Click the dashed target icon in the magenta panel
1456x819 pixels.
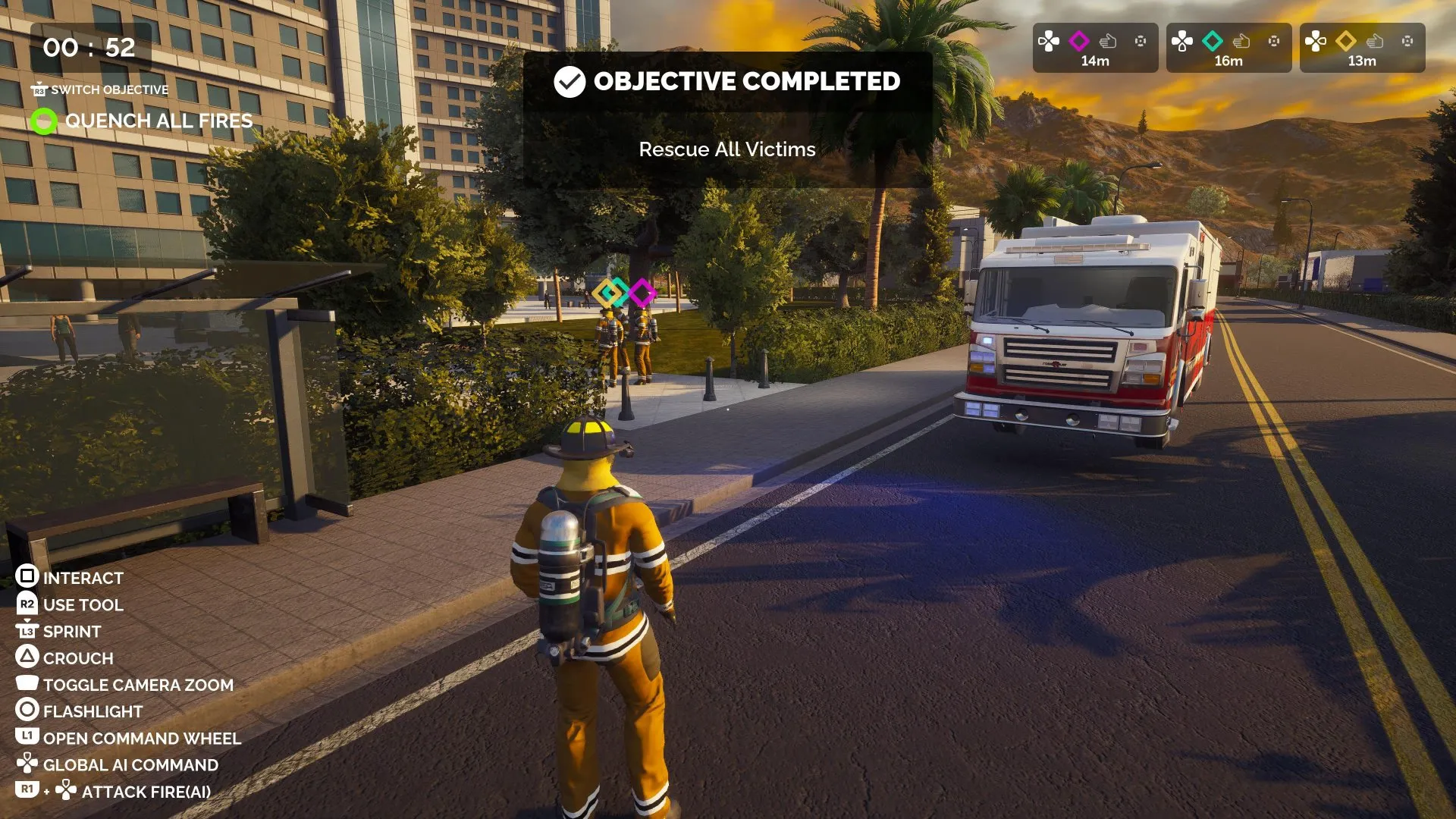[x=1141, y=41]
